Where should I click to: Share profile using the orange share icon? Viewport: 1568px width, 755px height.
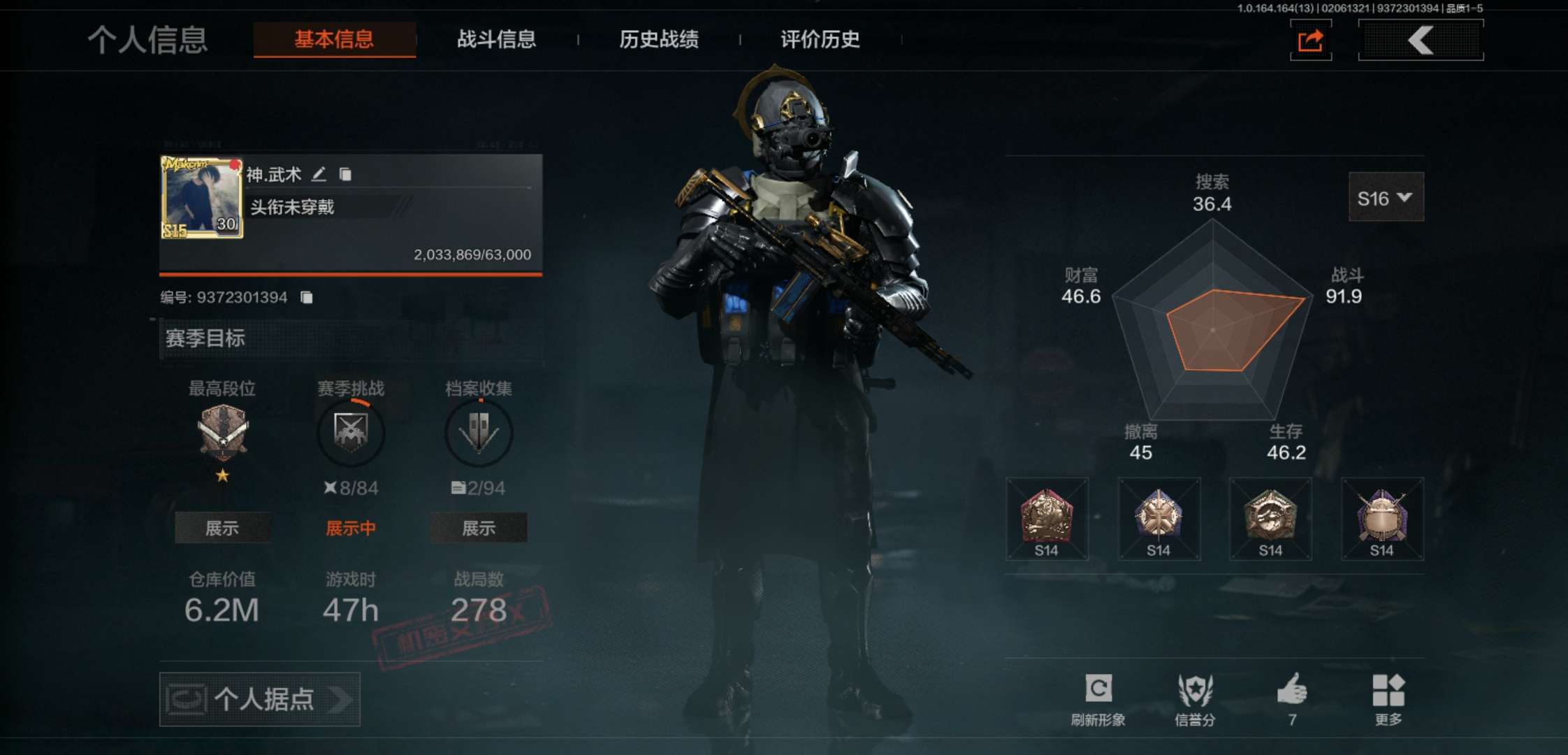(x=1310, y=41)
